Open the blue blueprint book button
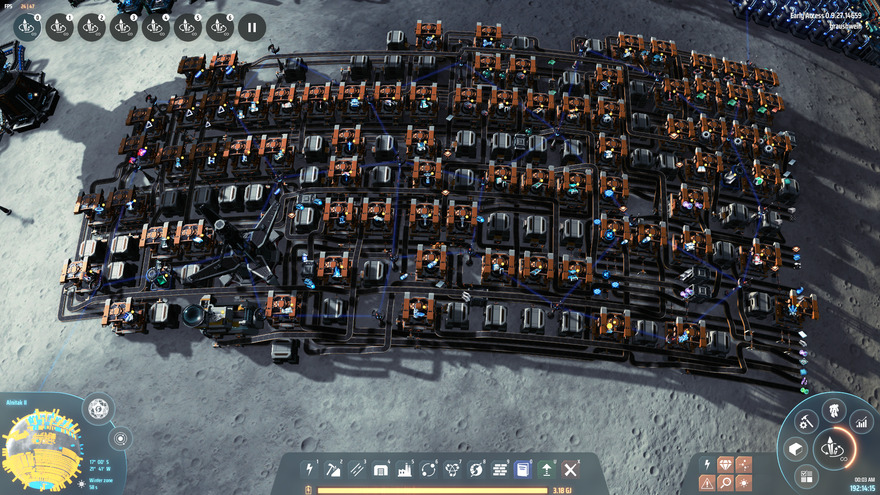Viewport: 880px width, 495px height. (522, 469)
